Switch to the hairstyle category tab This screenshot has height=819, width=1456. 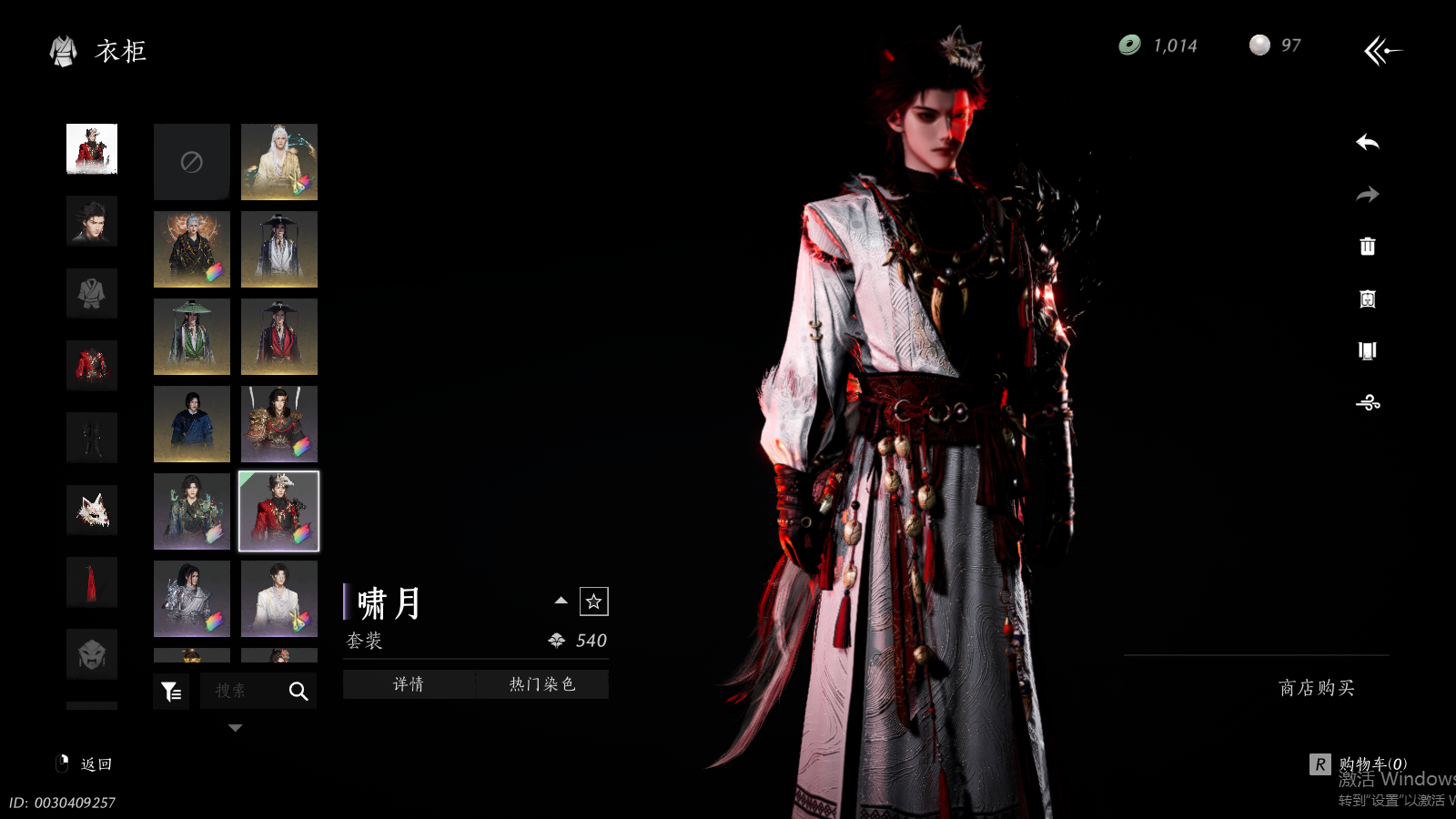pos(92,221)
